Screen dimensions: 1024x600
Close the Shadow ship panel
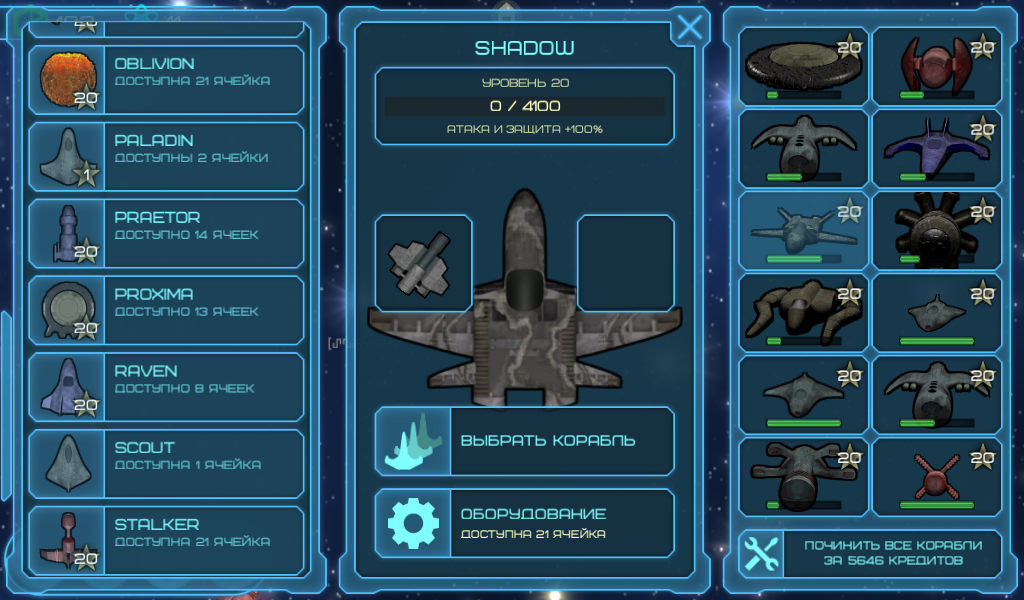[x=689, y=28]
